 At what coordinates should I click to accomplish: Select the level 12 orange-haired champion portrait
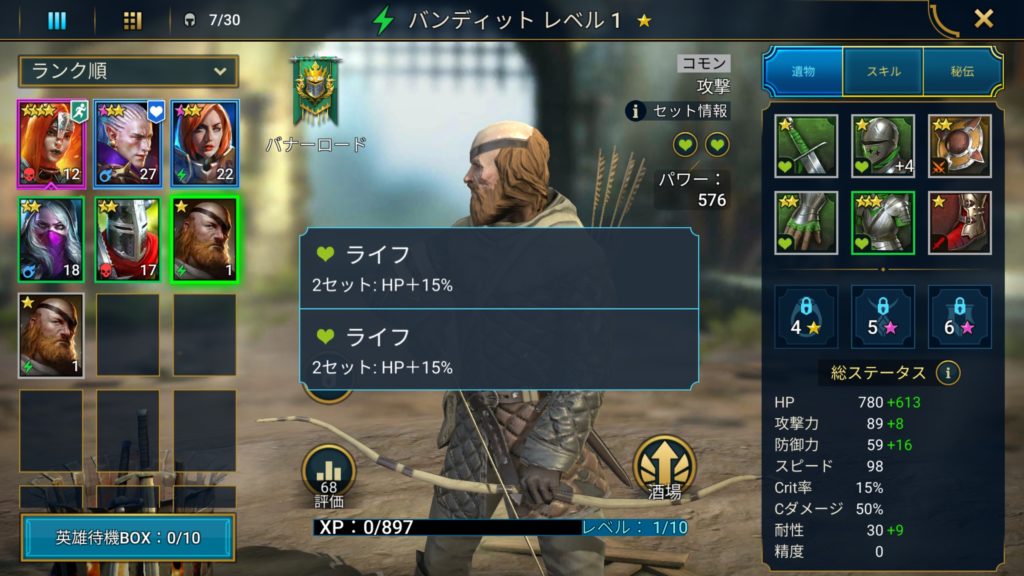(50, 144)
